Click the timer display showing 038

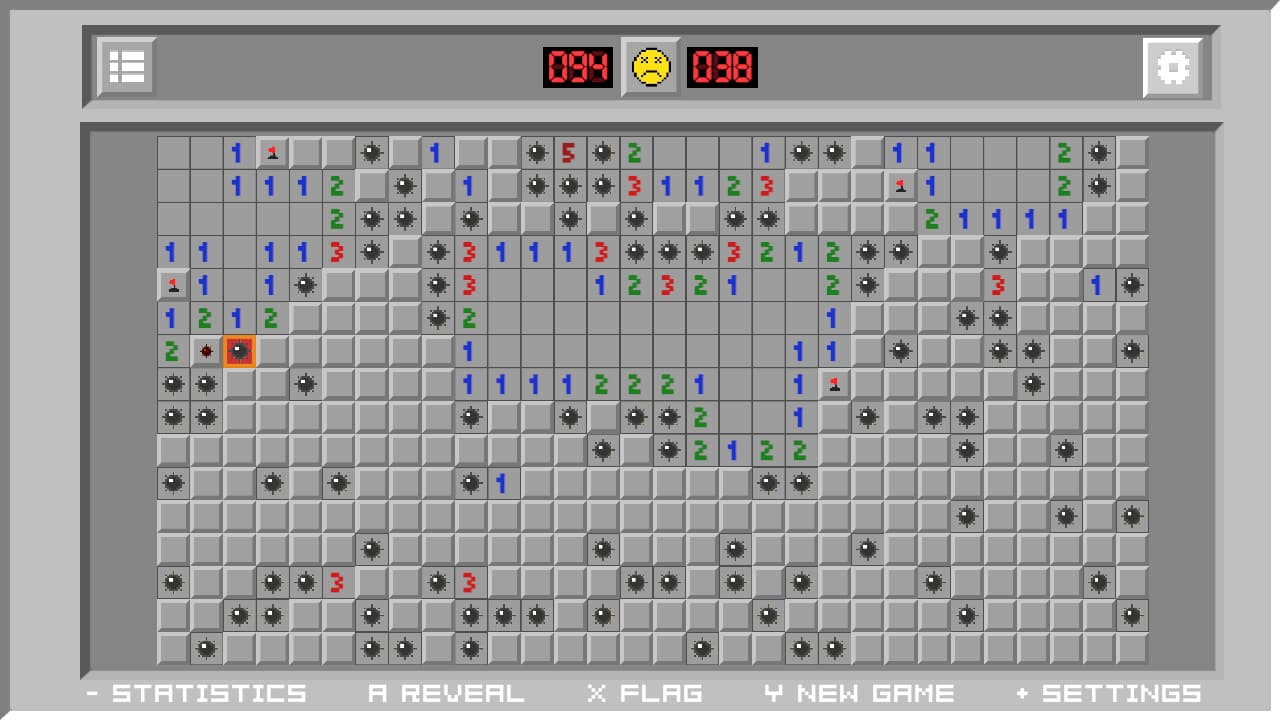tap(722, 67)
